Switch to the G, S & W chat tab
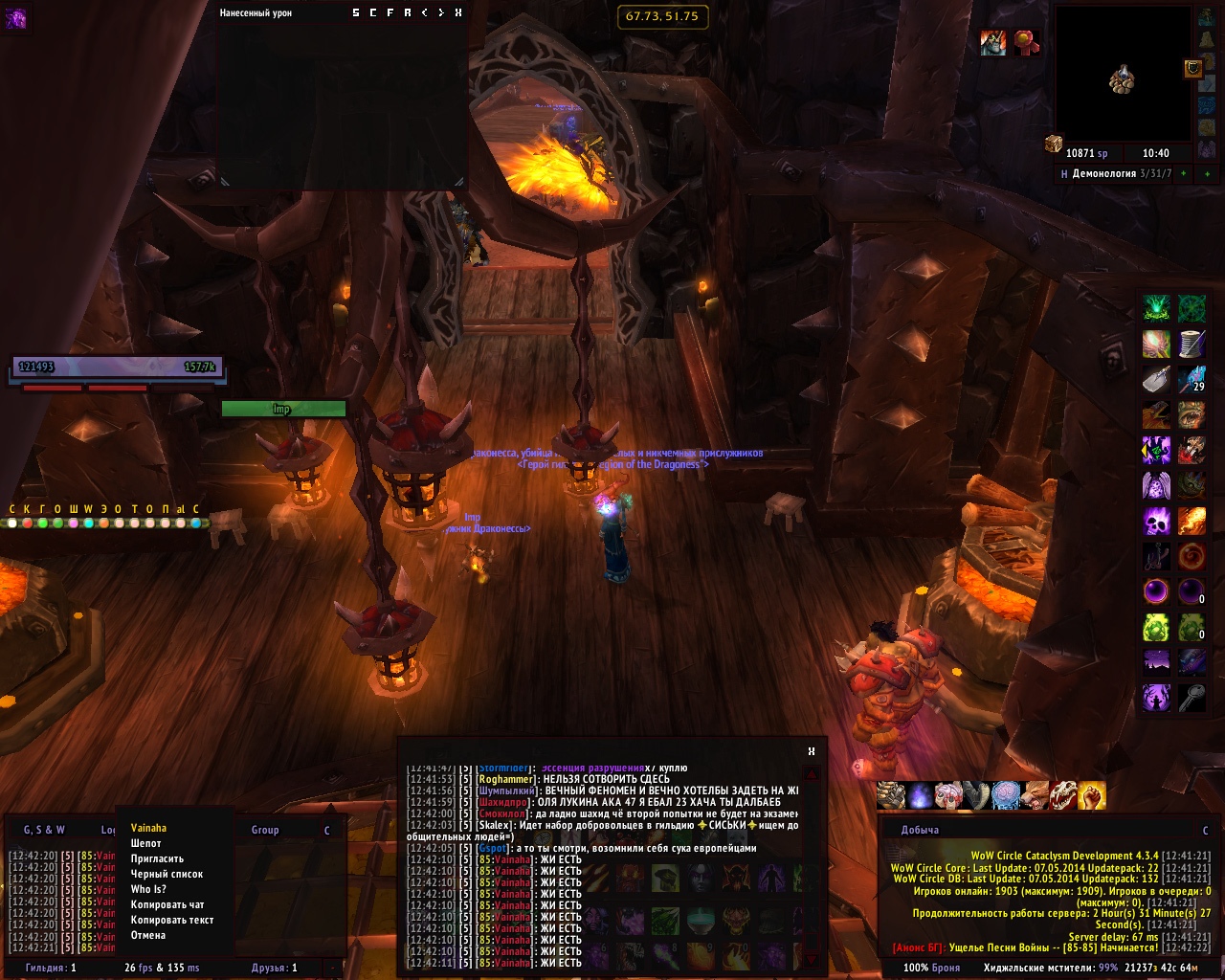This screenshot has height=980, width=1225. point(44,830)
